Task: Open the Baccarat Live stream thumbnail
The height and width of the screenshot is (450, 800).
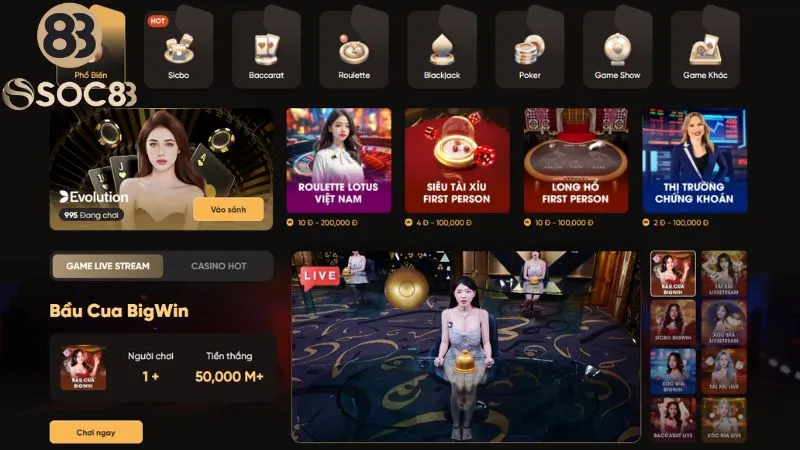Action: tap(672, 420)
